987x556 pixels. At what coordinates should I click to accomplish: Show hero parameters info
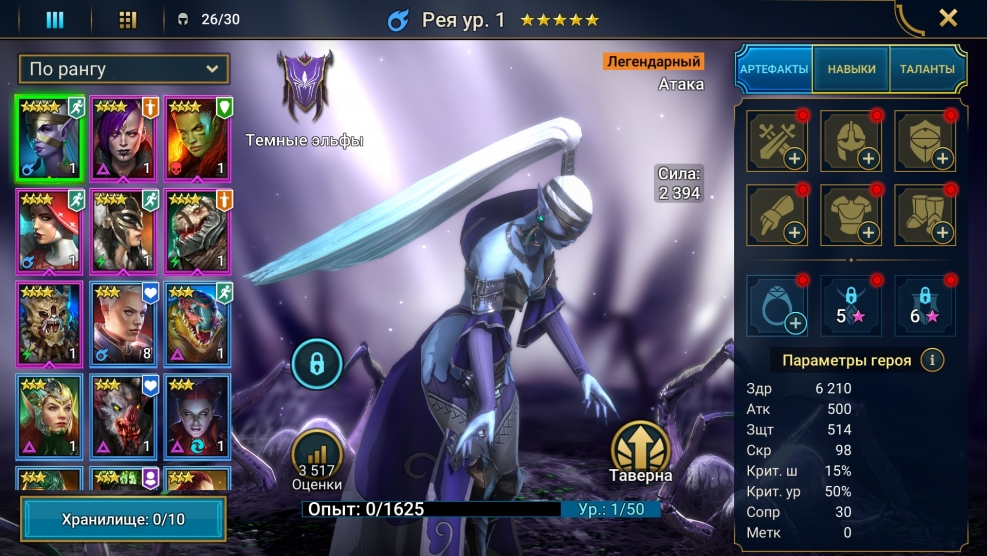click(x=932, y=360)
